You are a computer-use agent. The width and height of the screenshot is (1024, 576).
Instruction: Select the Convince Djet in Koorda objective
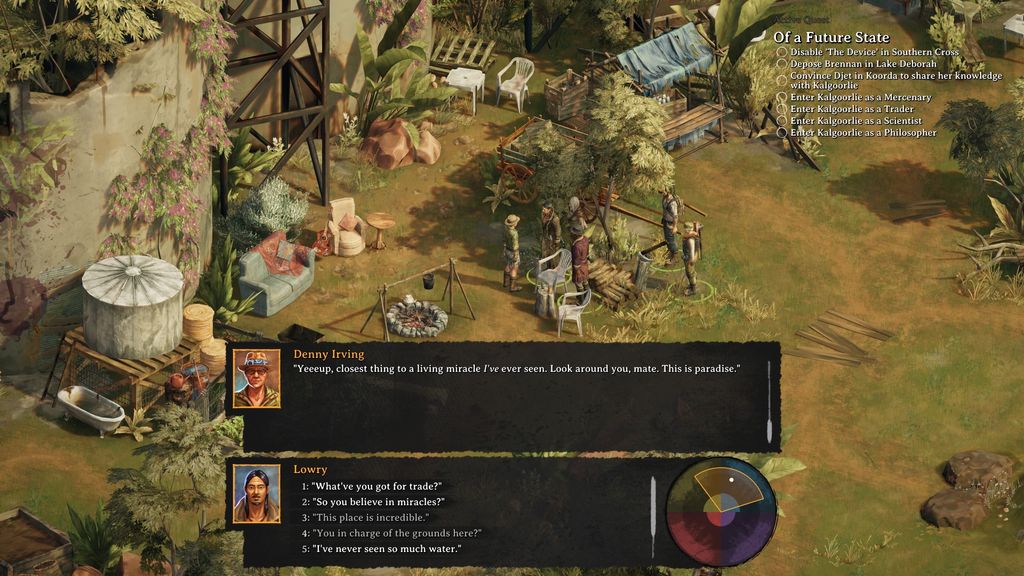(x=895, y=81)
